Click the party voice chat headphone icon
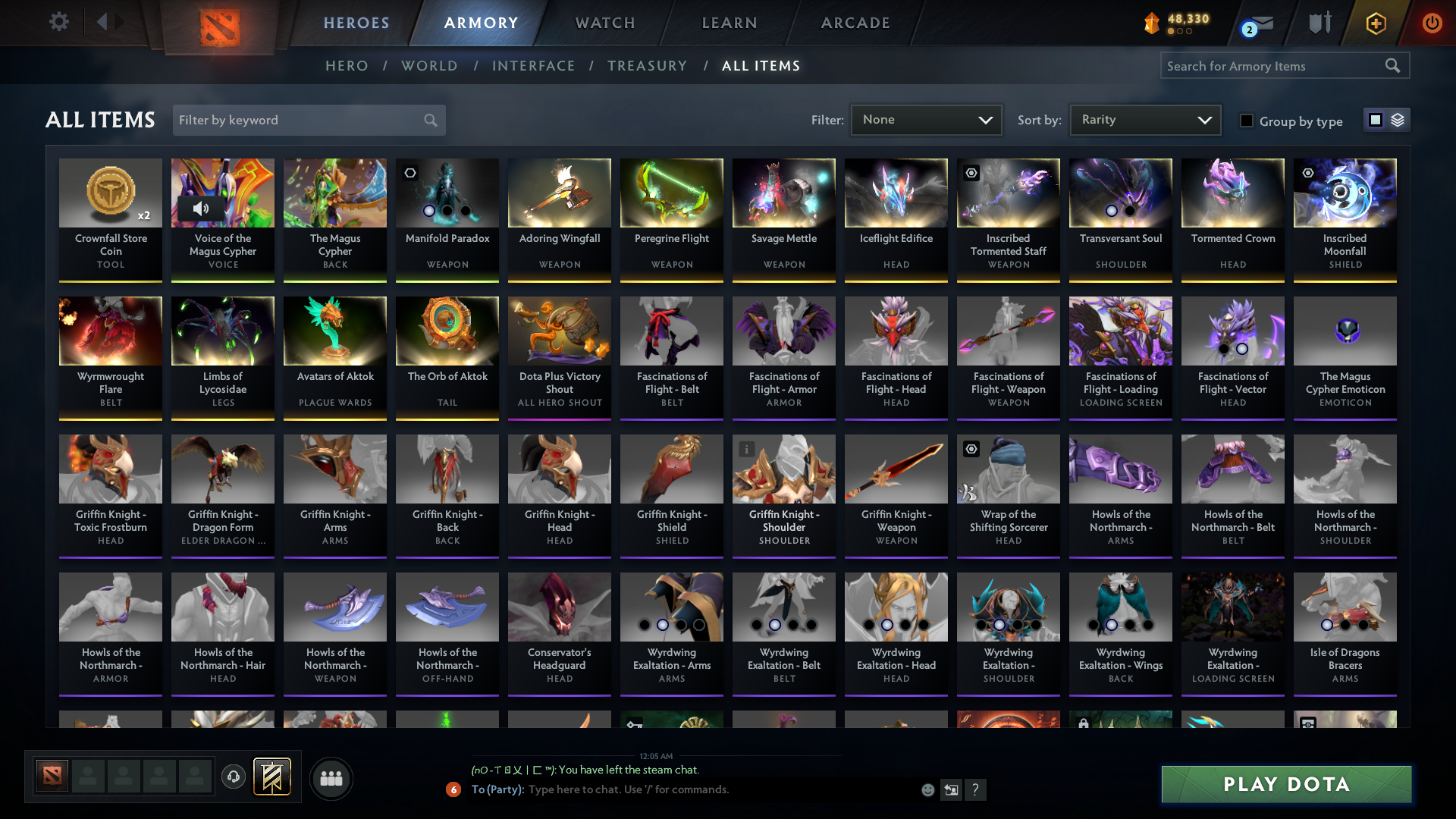1456x819 pixels. pos(234,778)
